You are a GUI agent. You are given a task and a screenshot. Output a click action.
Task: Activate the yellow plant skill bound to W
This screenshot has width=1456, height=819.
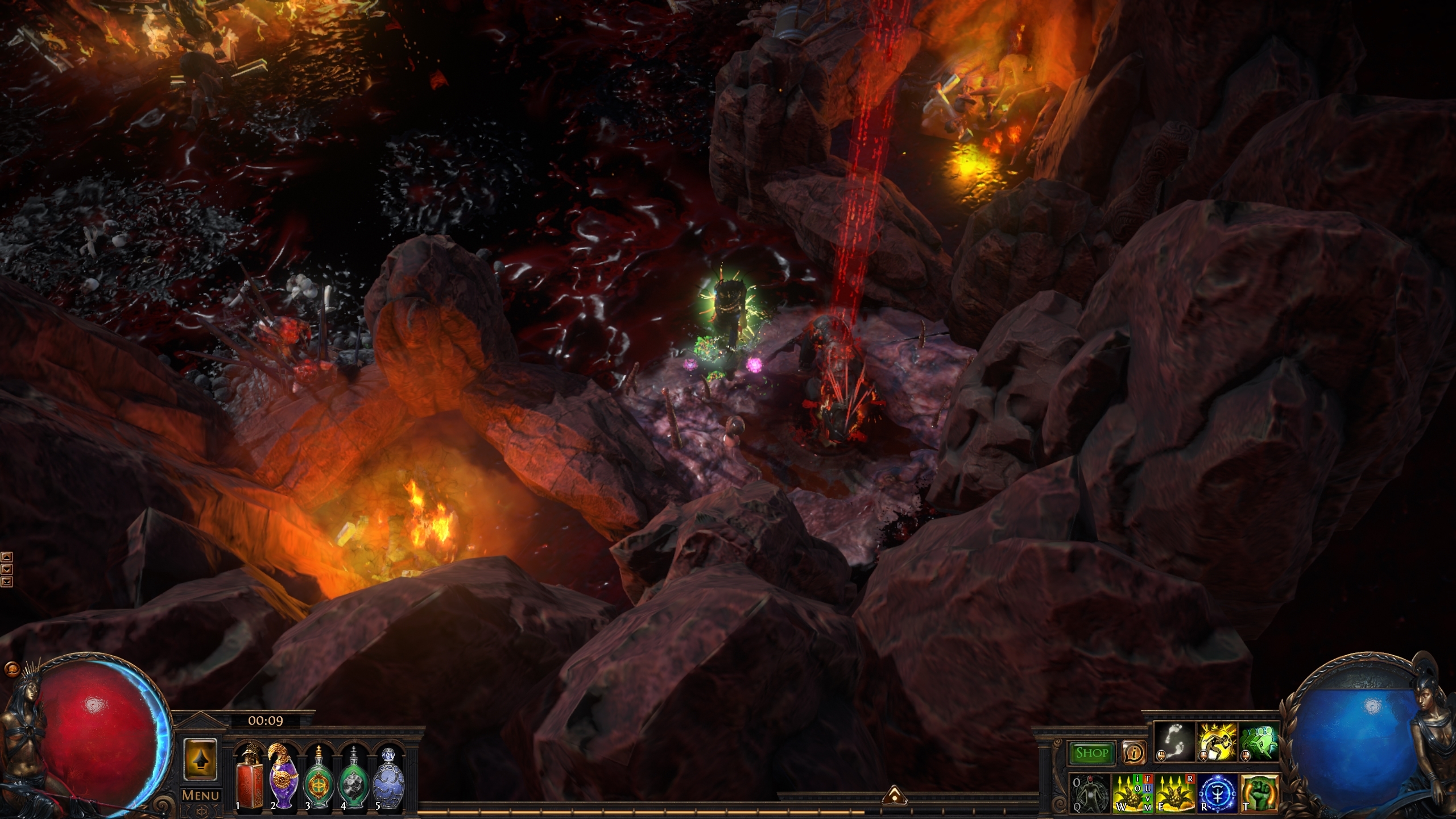coord(1132,793)
